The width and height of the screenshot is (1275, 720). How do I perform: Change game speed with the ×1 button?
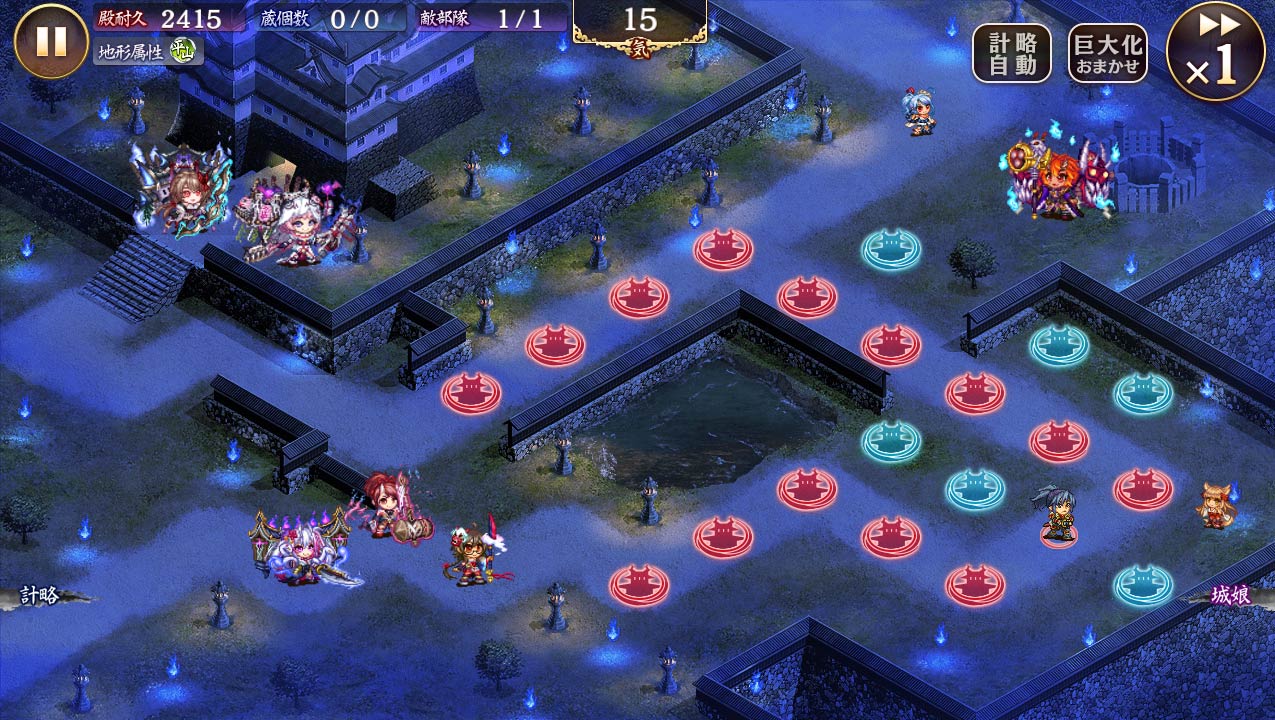[1215, 51]
